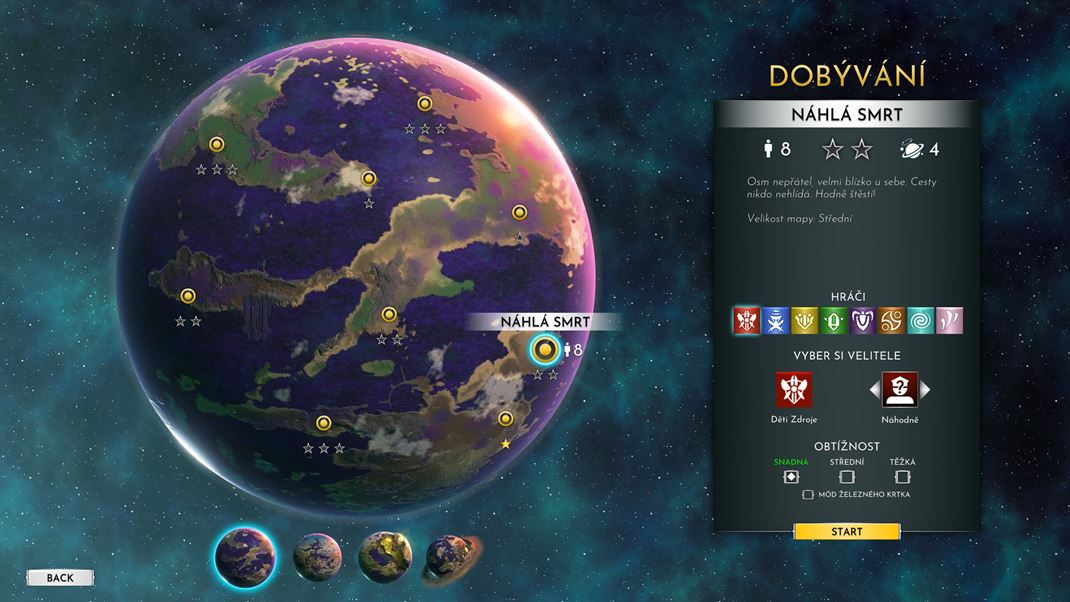The width and height of the screenshot is (1070, 602).
Task: Choose Snadná difficulty
Action: coord(790,477)
